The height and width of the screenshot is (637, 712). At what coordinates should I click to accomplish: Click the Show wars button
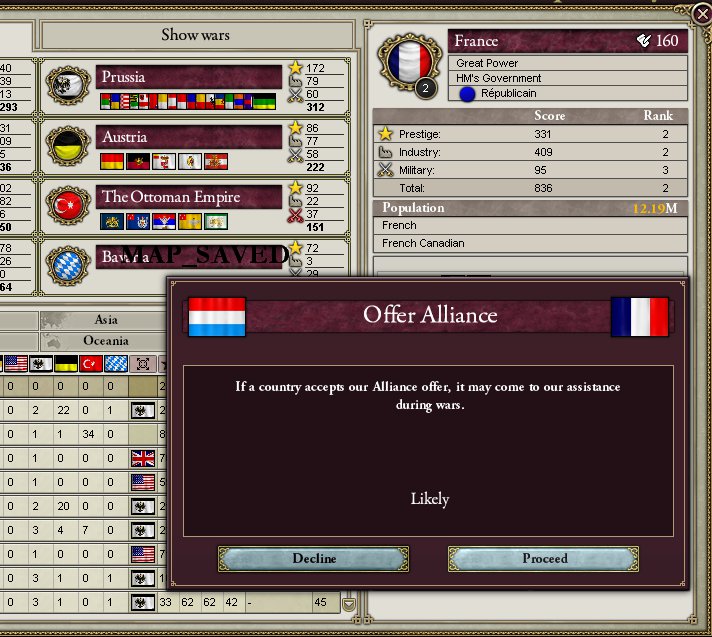(x=196, y=35)
